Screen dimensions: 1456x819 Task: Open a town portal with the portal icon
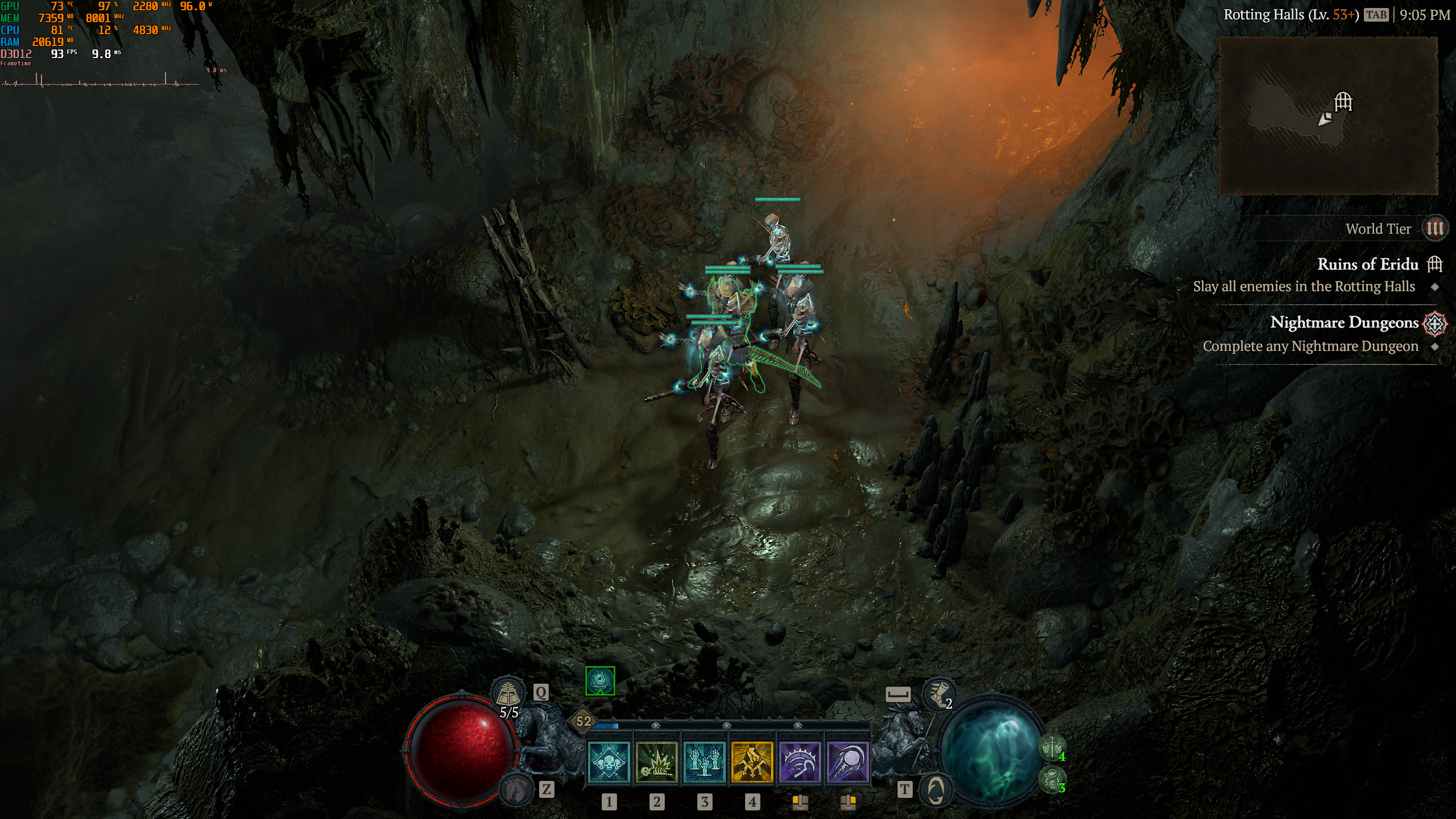936,790
